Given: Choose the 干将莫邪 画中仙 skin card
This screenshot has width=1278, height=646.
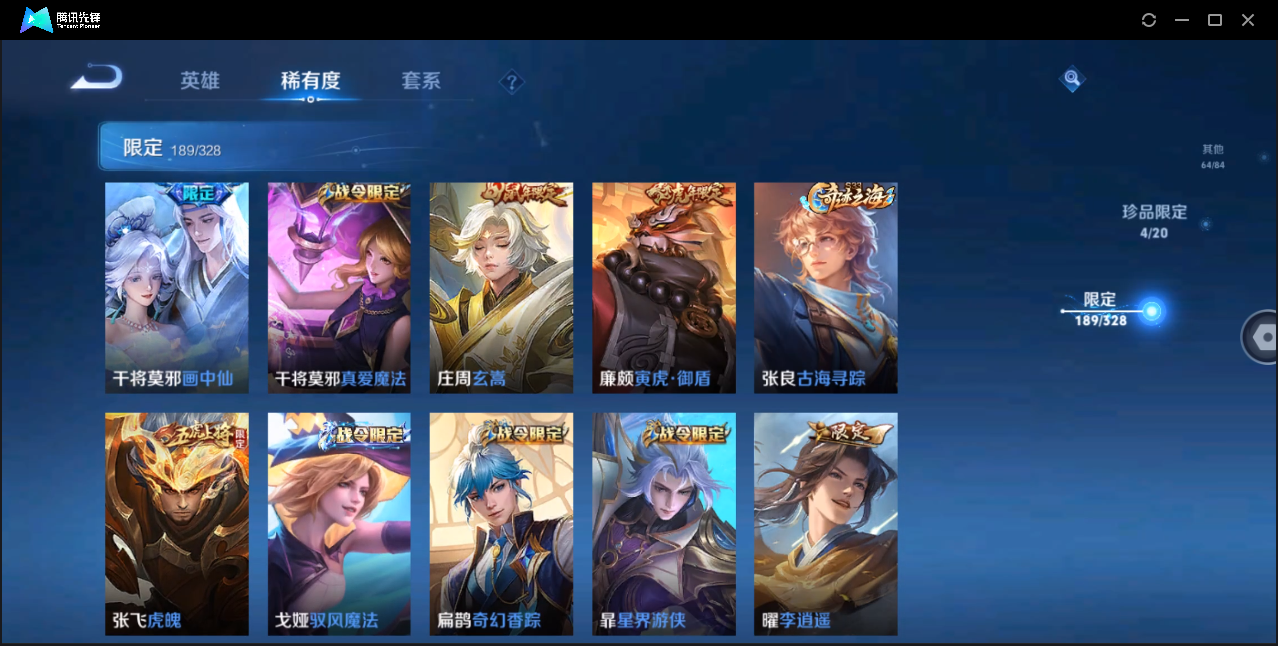Looking at the screenshot, I should click(x=177, y=288).
